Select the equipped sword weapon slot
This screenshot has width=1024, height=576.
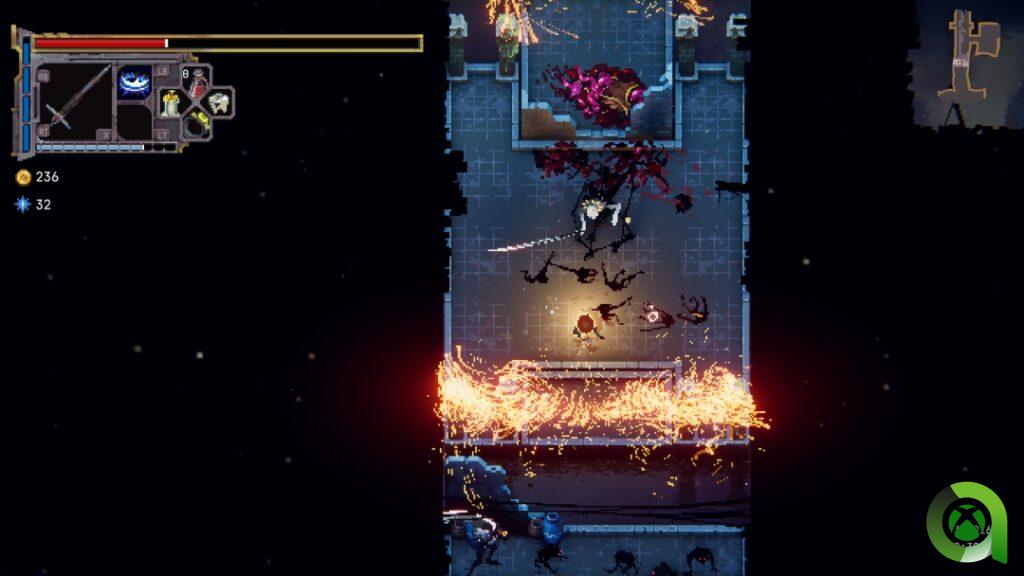pos(75,100)
